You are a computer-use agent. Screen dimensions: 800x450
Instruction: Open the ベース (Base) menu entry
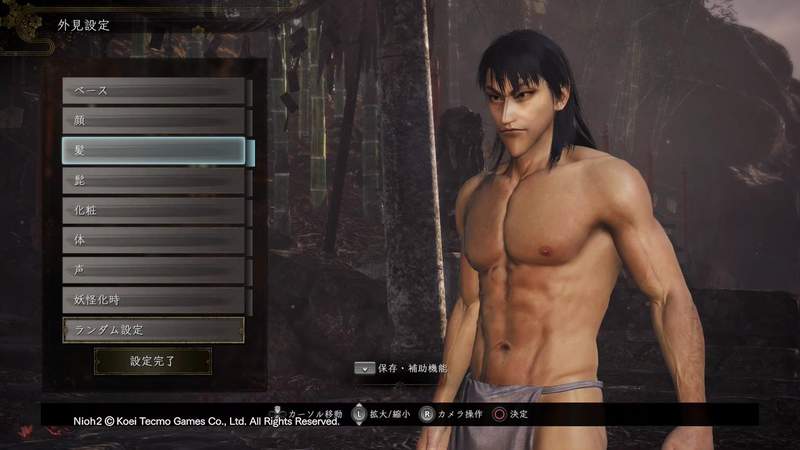point(154,91)
